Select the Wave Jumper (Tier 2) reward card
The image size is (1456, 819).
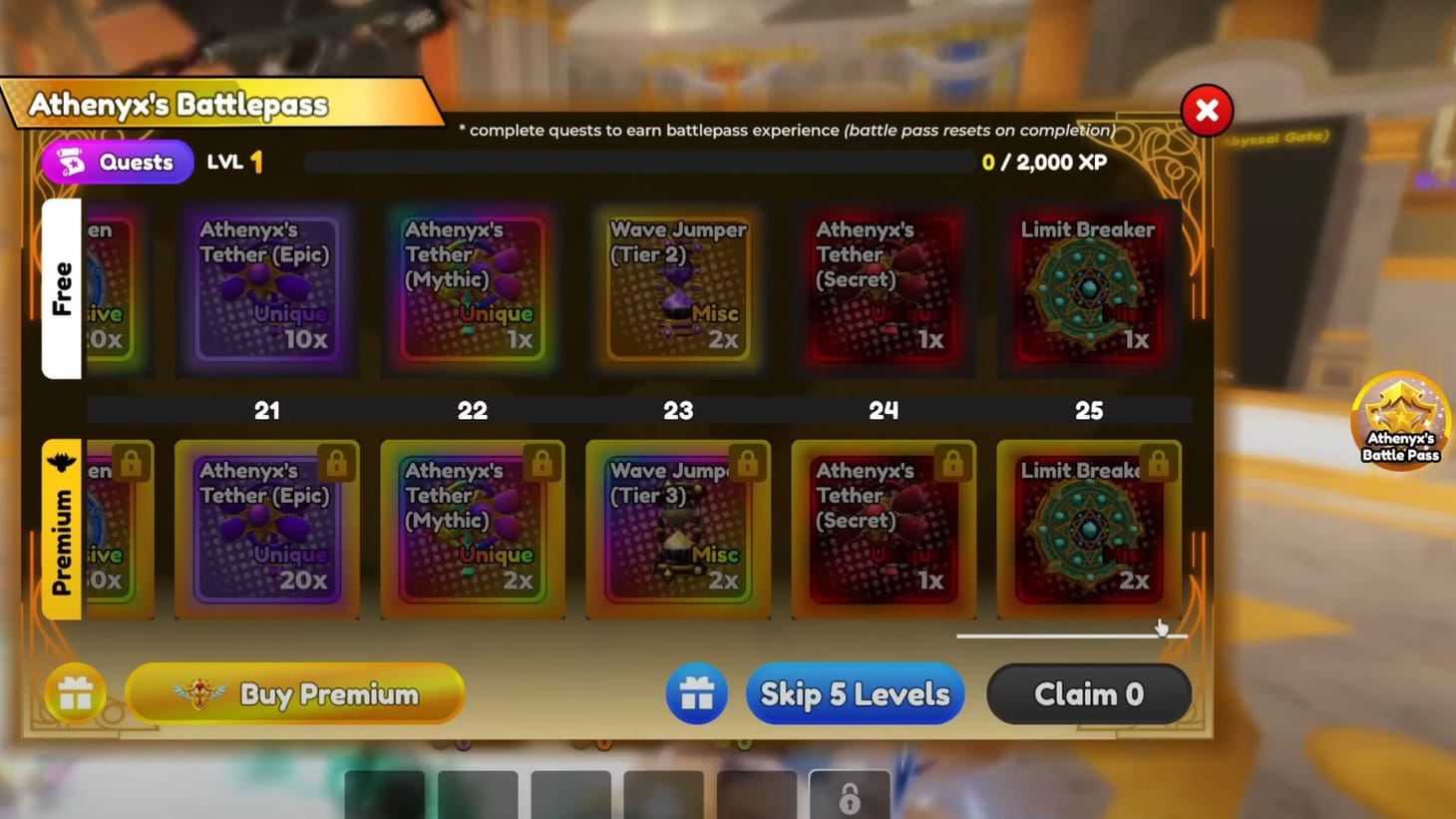point(678,289)
